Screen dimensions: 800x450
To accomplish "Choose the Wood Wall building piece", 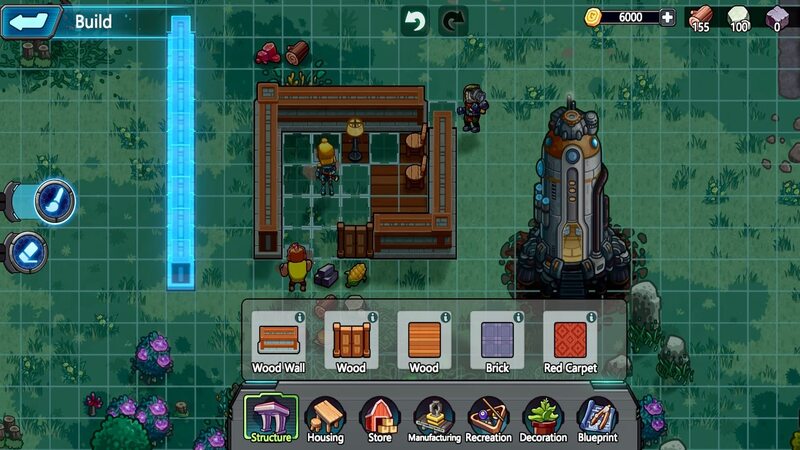I will click(278, 340).
